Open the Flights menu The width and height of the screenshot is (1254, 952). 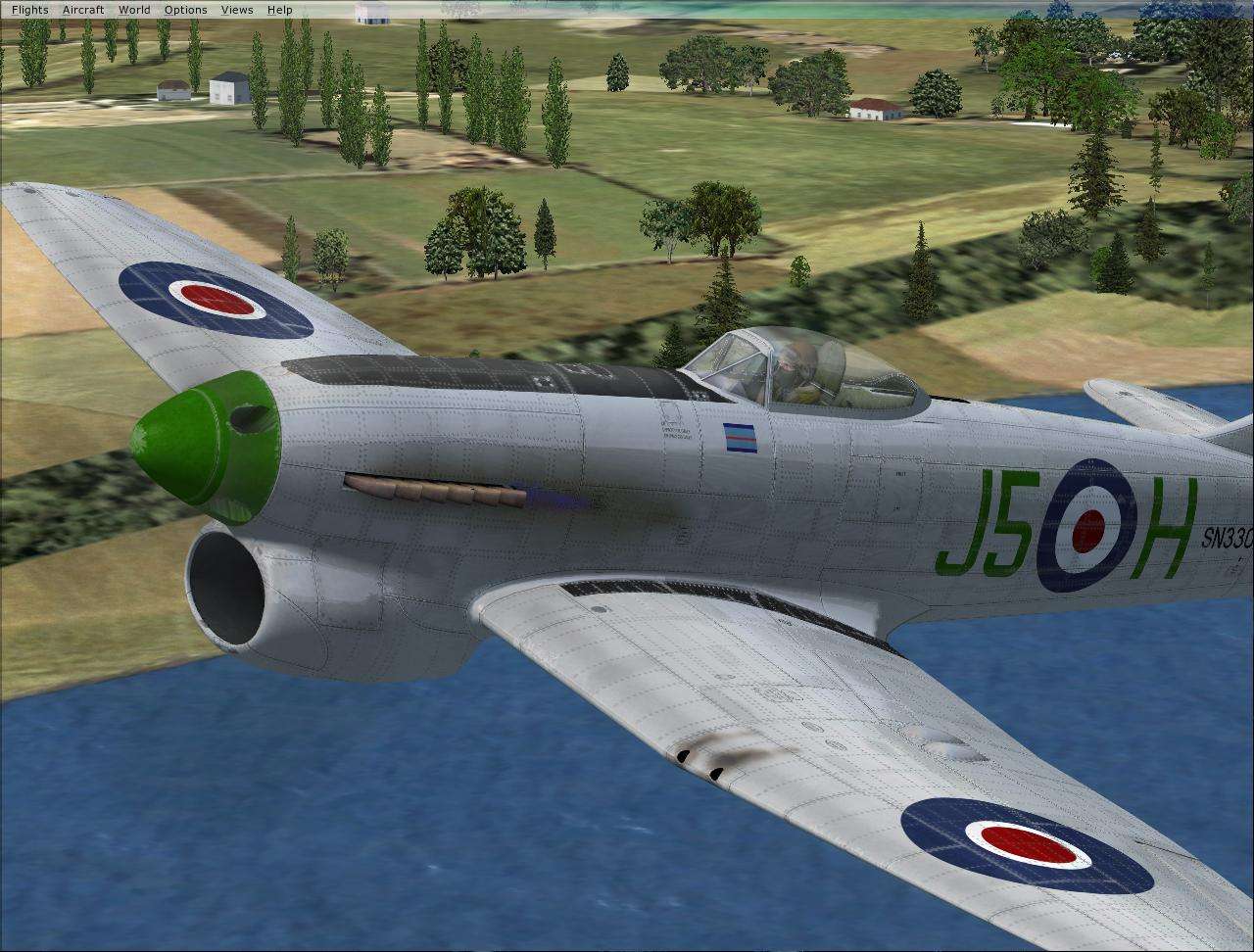(x=28, y=9)
